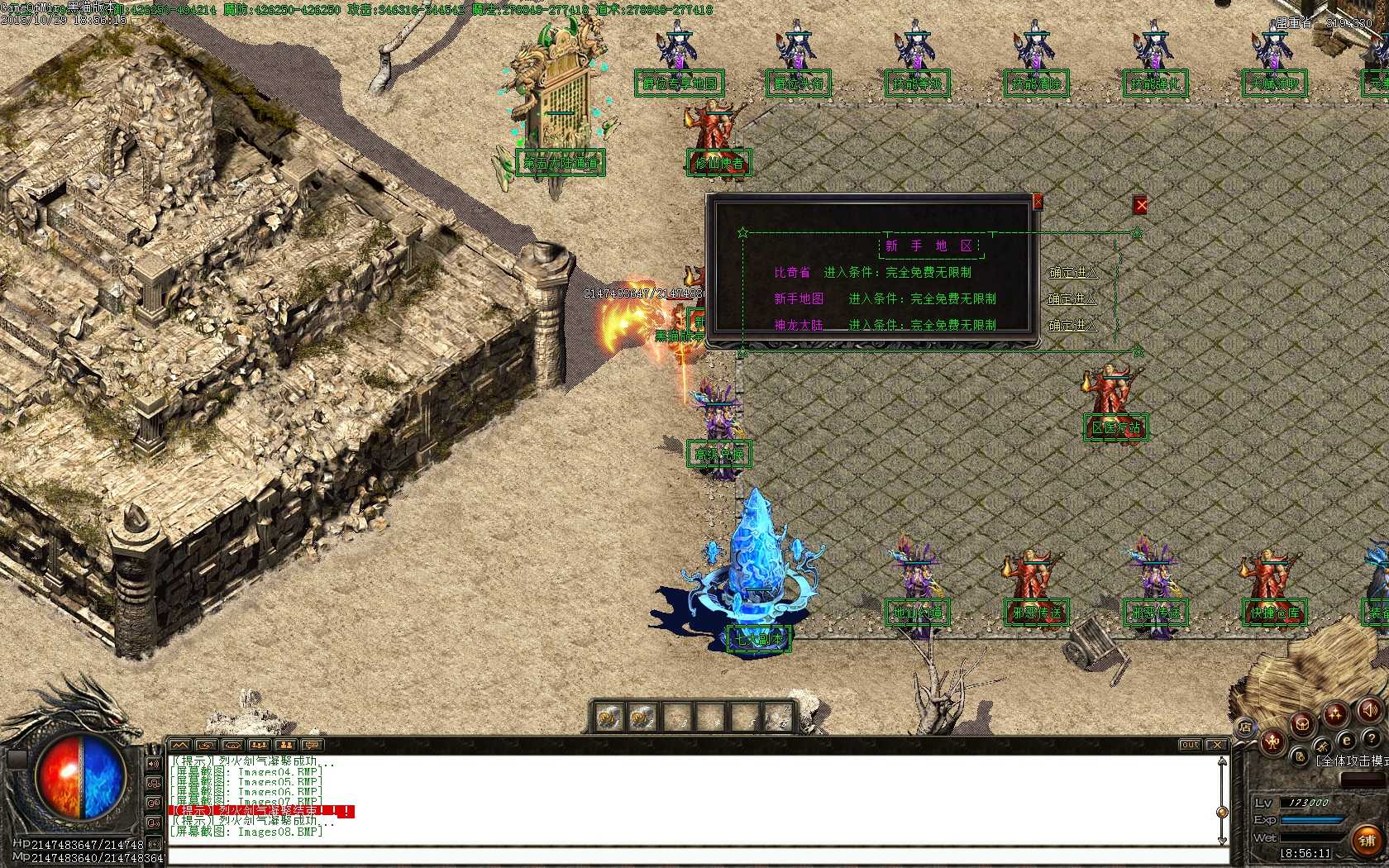Confirm entry to 比奇省 via 确定进入

click(x=1074, y=273)
